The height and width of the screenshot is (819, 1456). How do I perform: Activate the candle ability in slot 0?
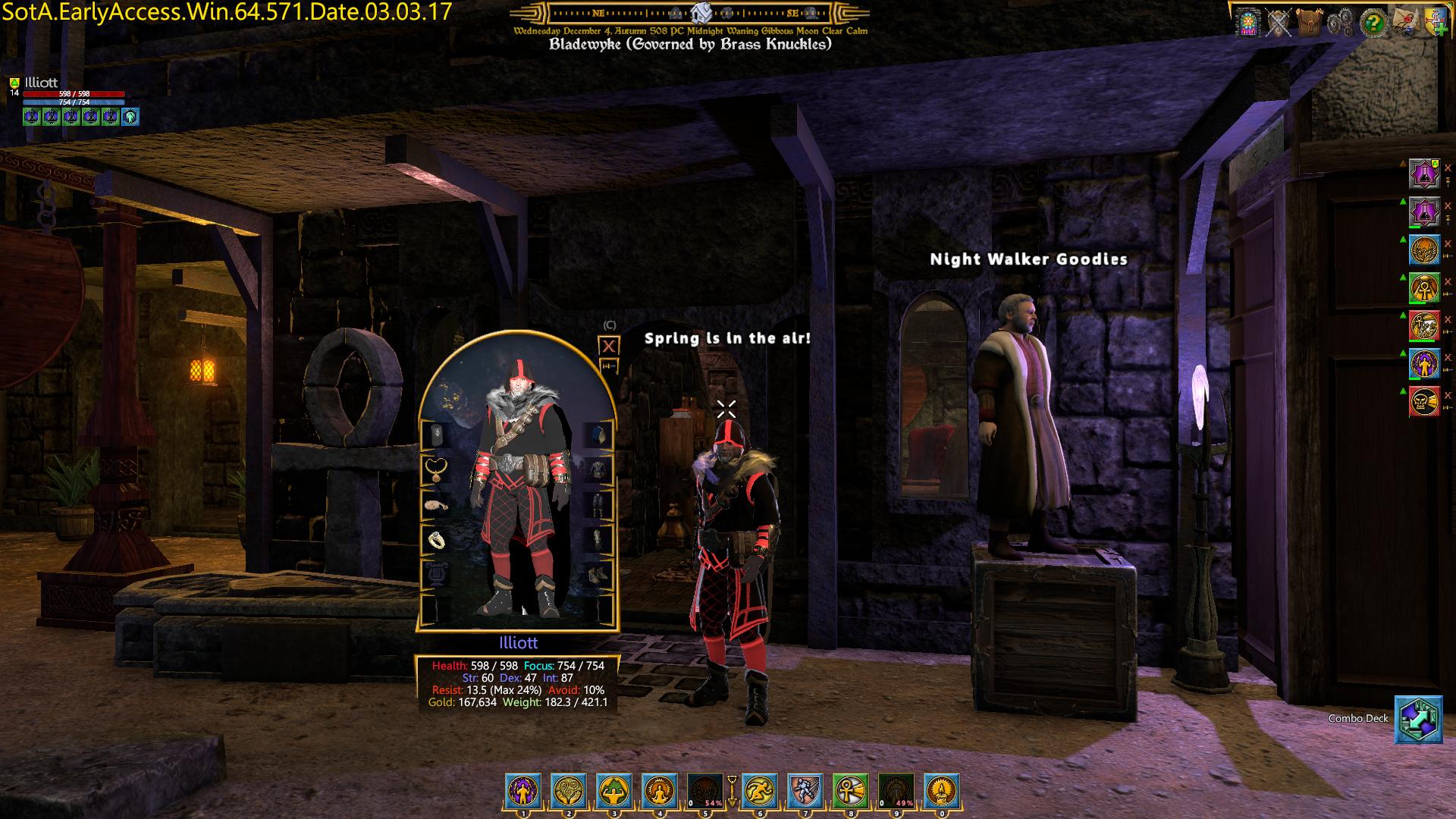[941, 791]
